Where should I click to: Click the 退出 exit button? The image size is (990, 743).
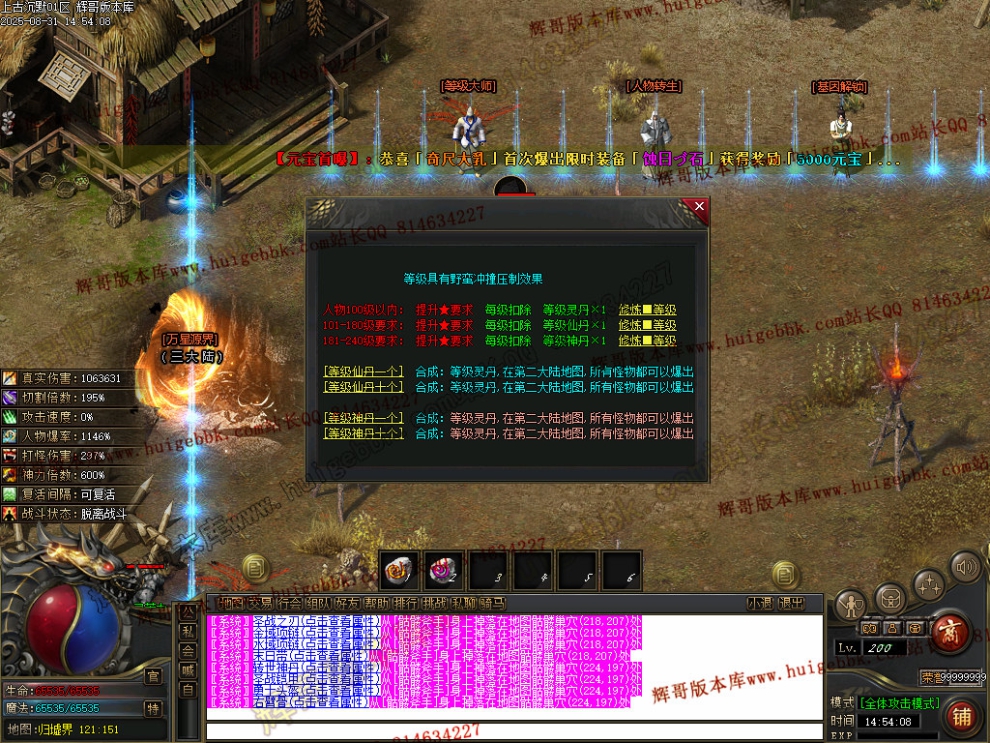791,603
